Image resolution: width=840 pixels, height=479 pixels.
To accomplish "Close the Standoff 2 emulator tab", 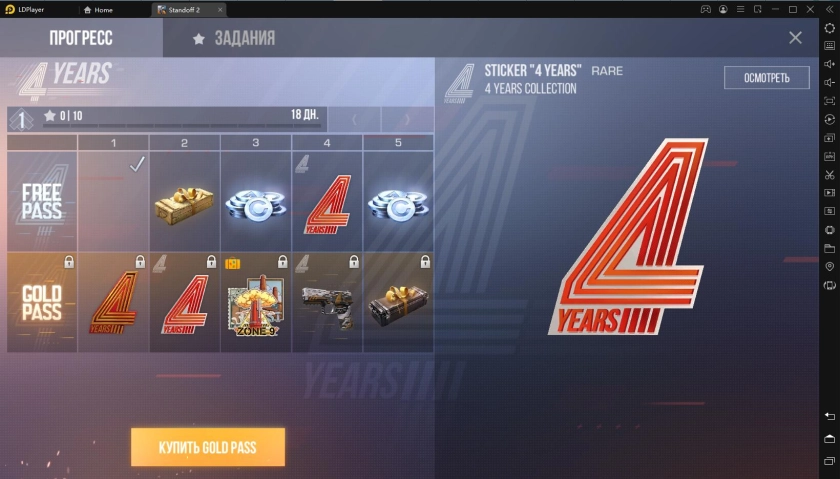I will tap(220, 9).
